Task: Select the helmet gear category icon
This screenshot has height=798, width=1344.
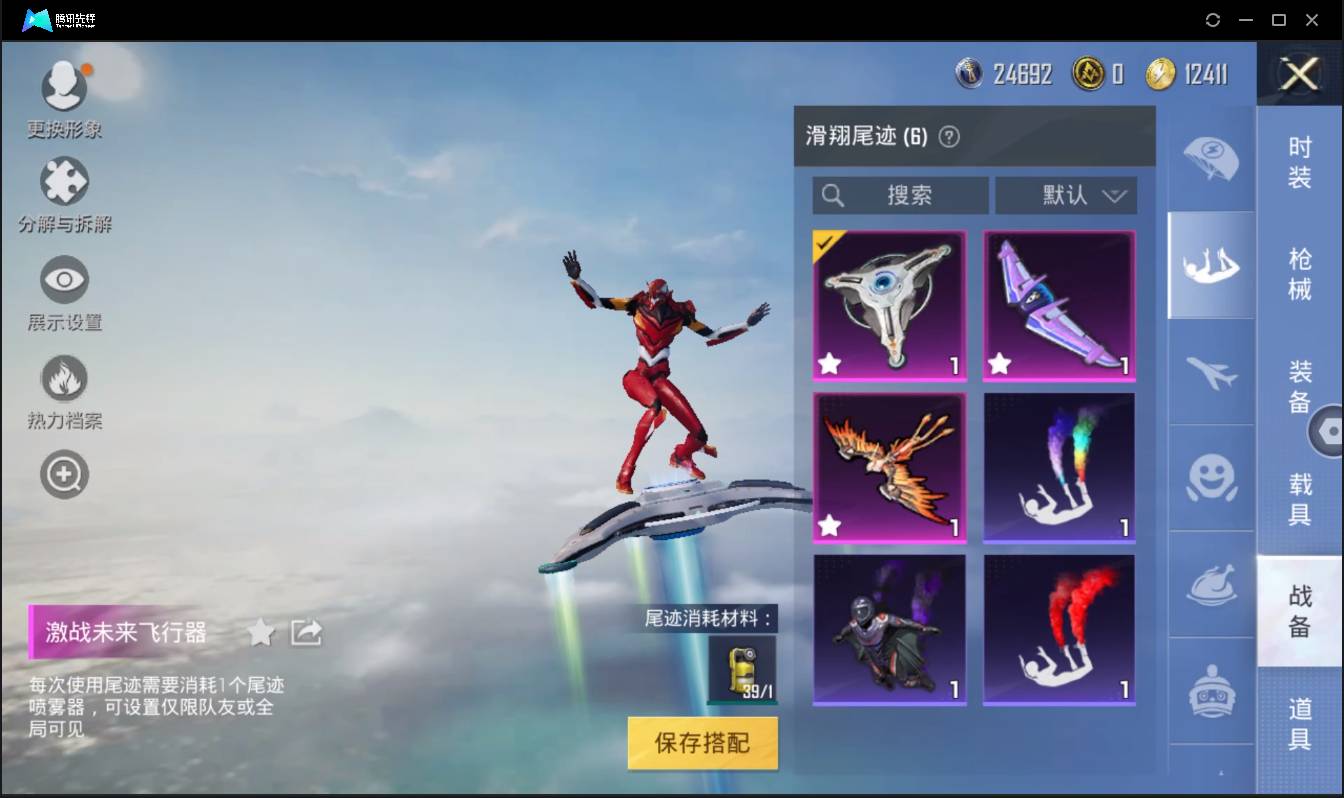Action: (x=1211, y=690)
